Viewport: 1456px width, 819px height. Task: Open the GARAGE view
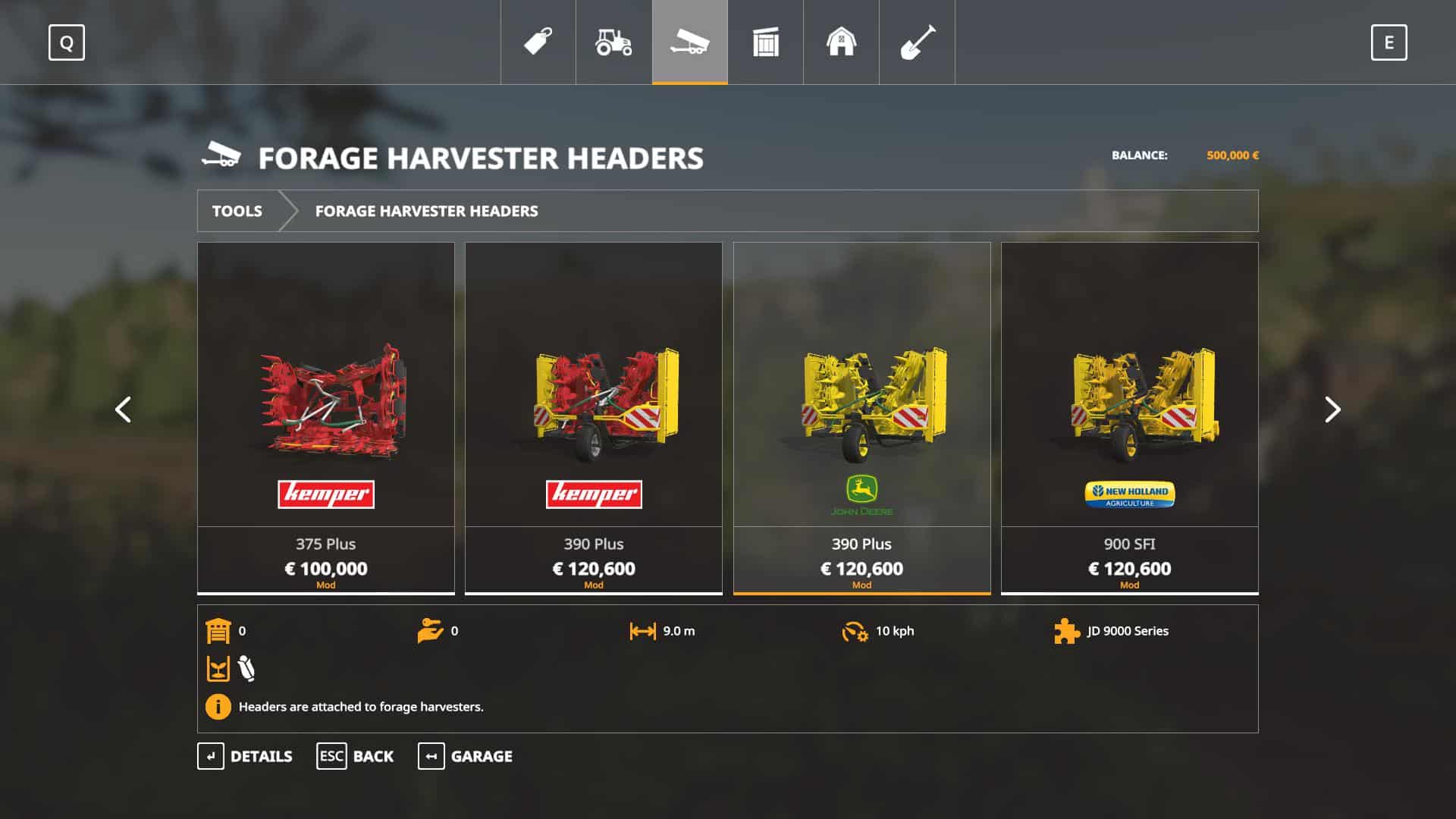click(x=465, y=756)
